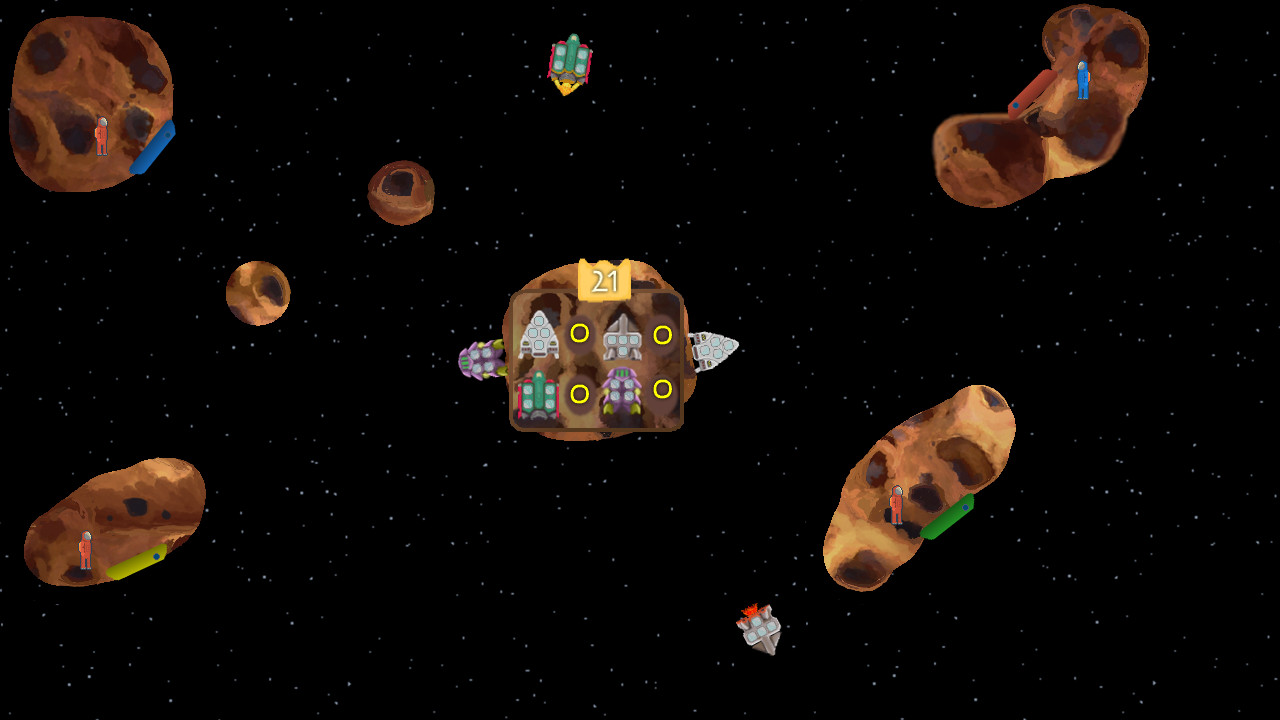Click the green ship flying near the top
Screen dimensions: 1280x720
click(x=570, y=60)
